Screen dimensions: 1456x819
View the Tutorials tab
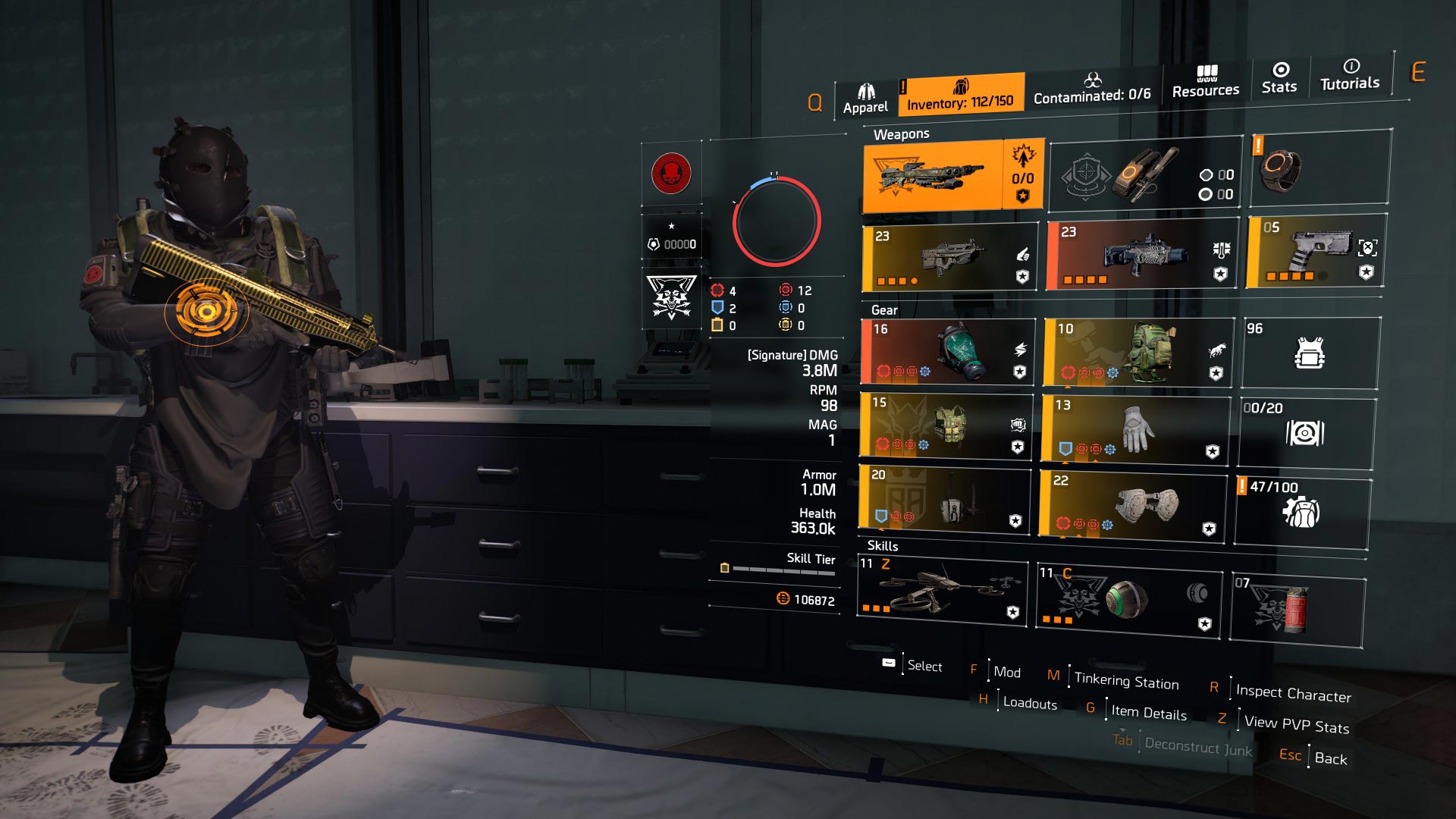pyautogui.click(x=1350, y=75)
